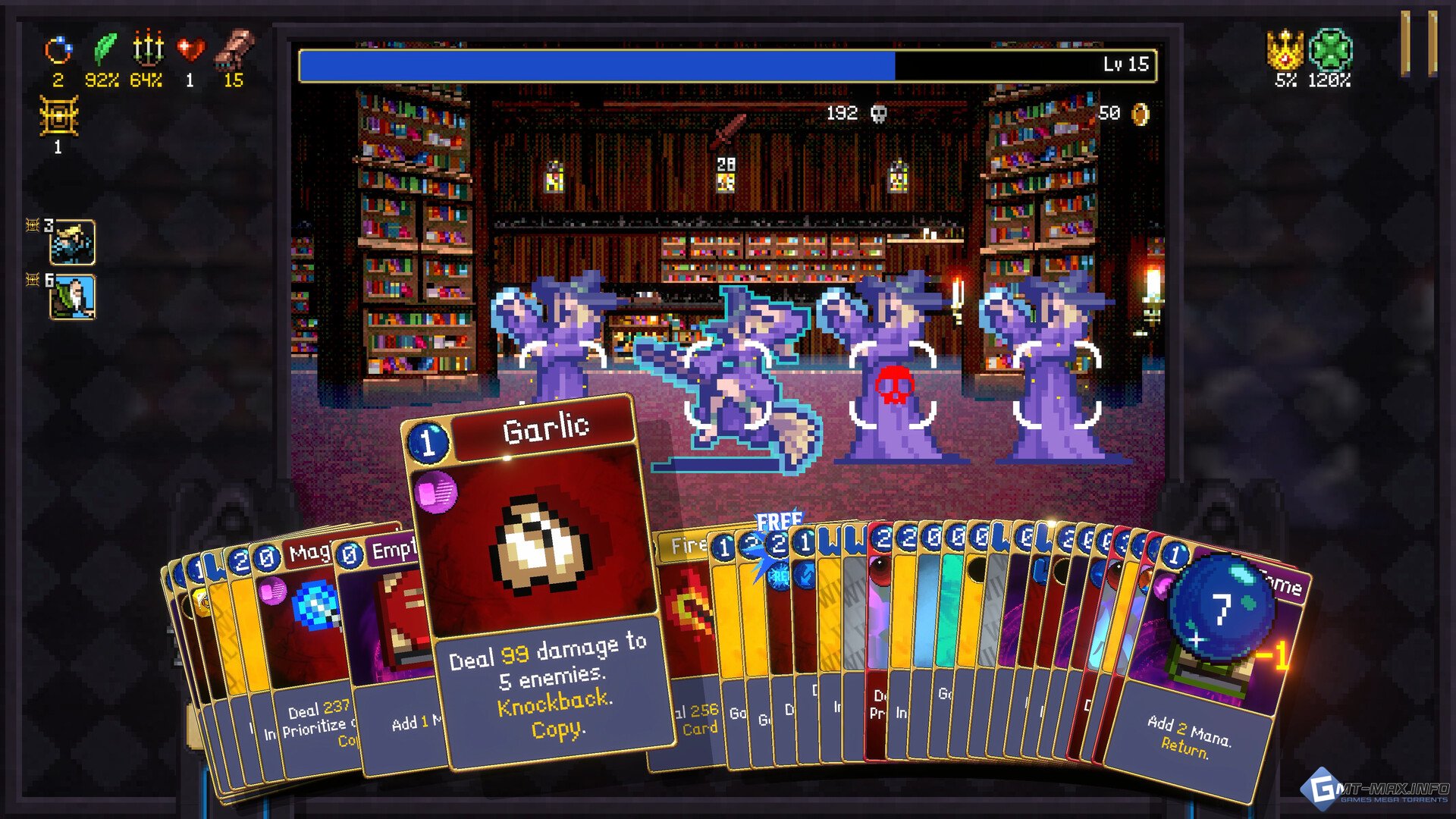This screenshot has width=1456, height=819.
Task: Inspect the golden crown icon
Action: (x=1285, y=49)
